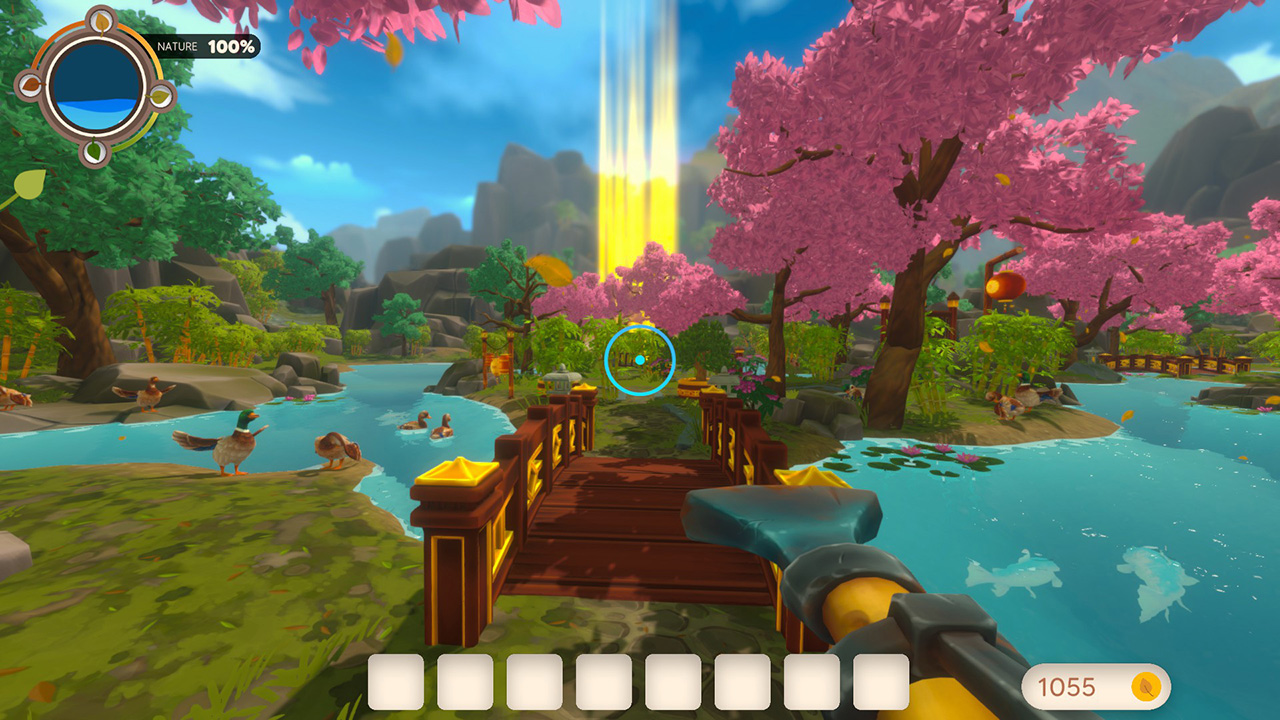Select the yellow summer leaf right of the wheel
The width and height of the screenshot is (1280, 720).
coord(161,96)
